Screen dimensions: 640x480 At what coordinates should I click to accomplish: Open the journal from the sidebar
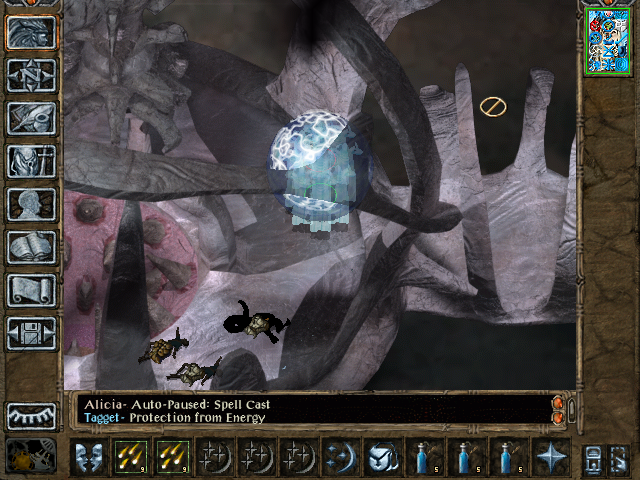pos(31,118)
